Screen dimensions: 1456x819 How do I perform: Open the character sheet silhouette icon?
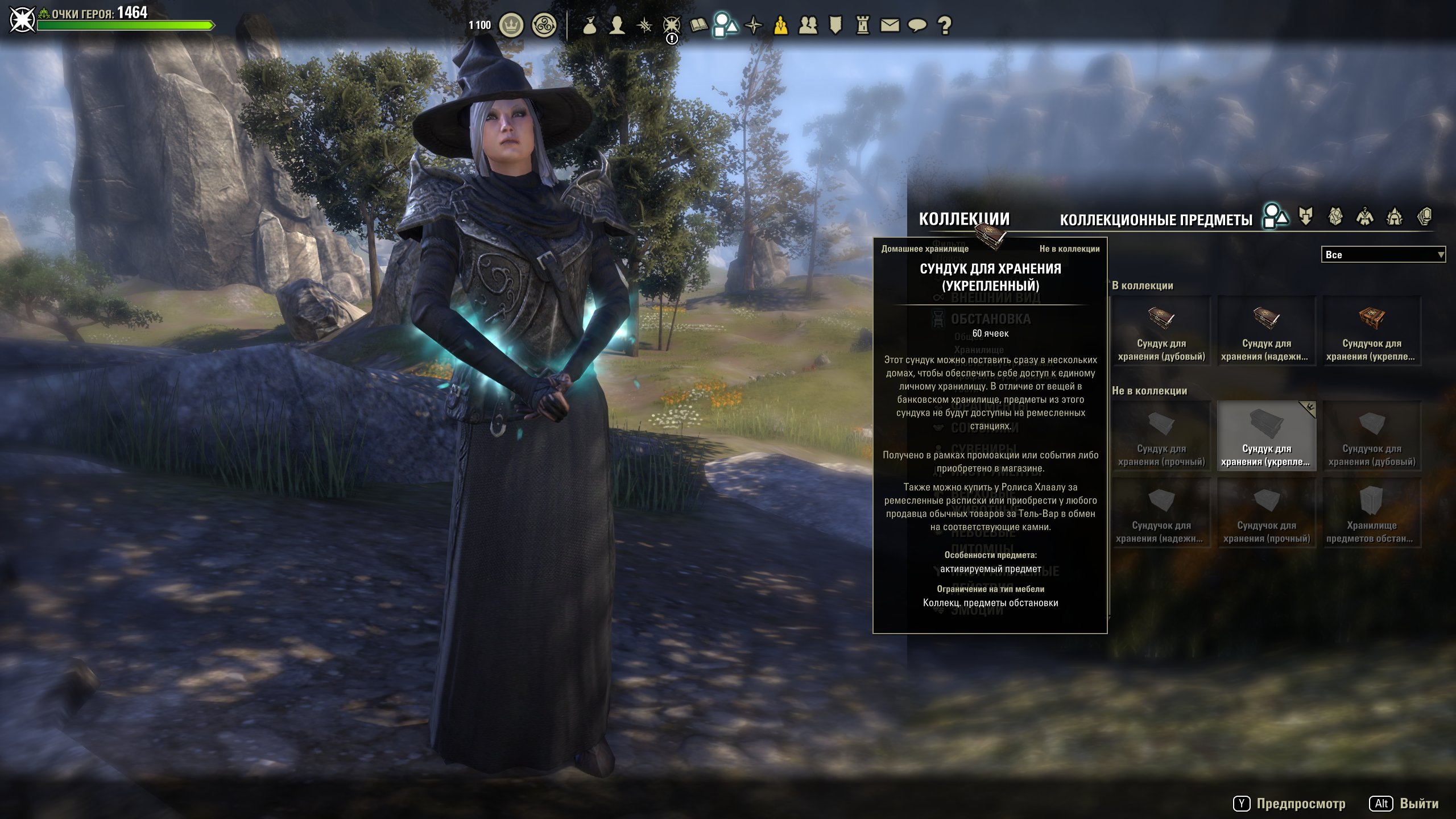(617, 25)
